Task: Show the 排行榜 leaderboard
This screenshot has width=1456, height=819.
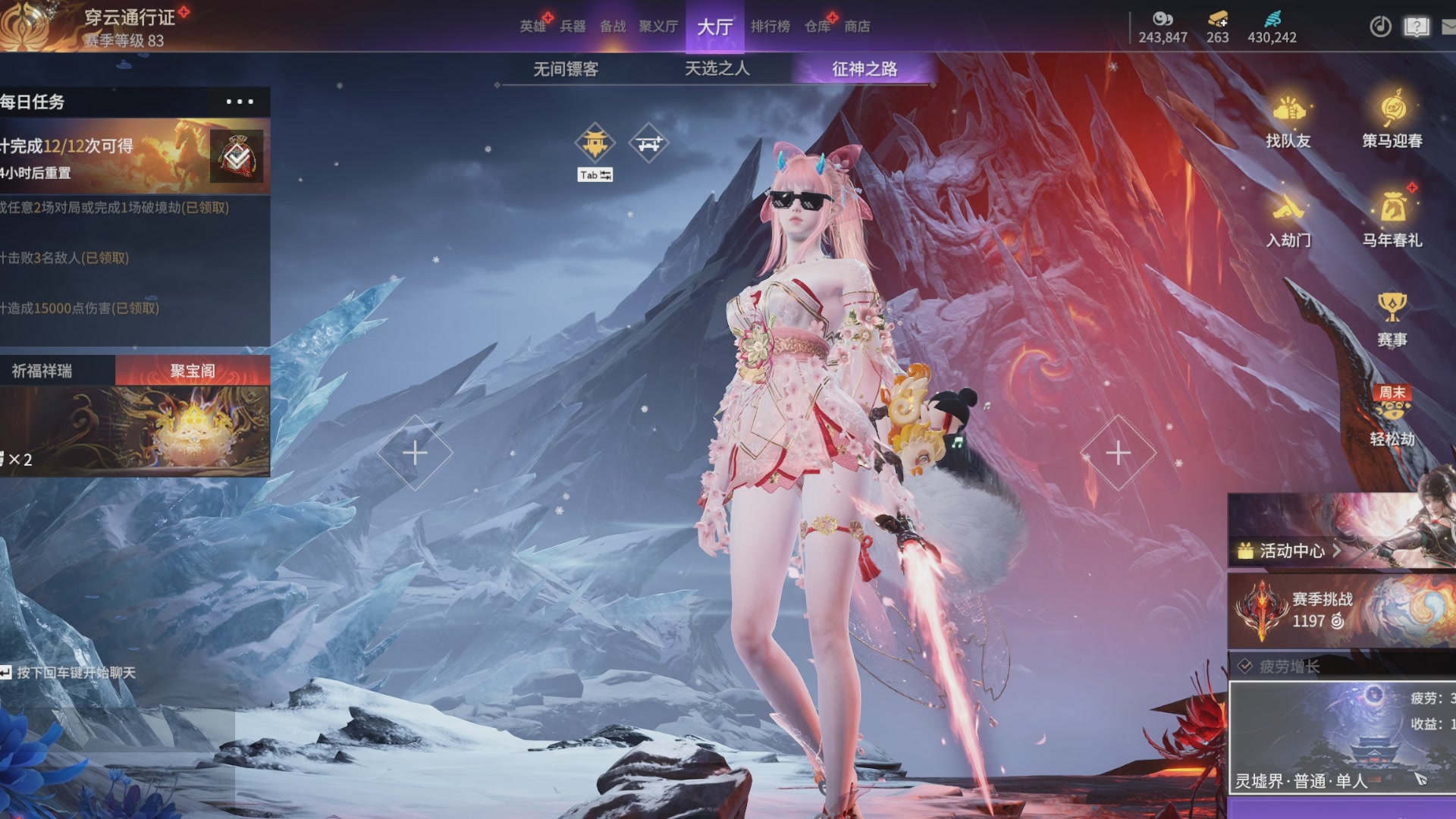Action: click(x=770, y=27)
